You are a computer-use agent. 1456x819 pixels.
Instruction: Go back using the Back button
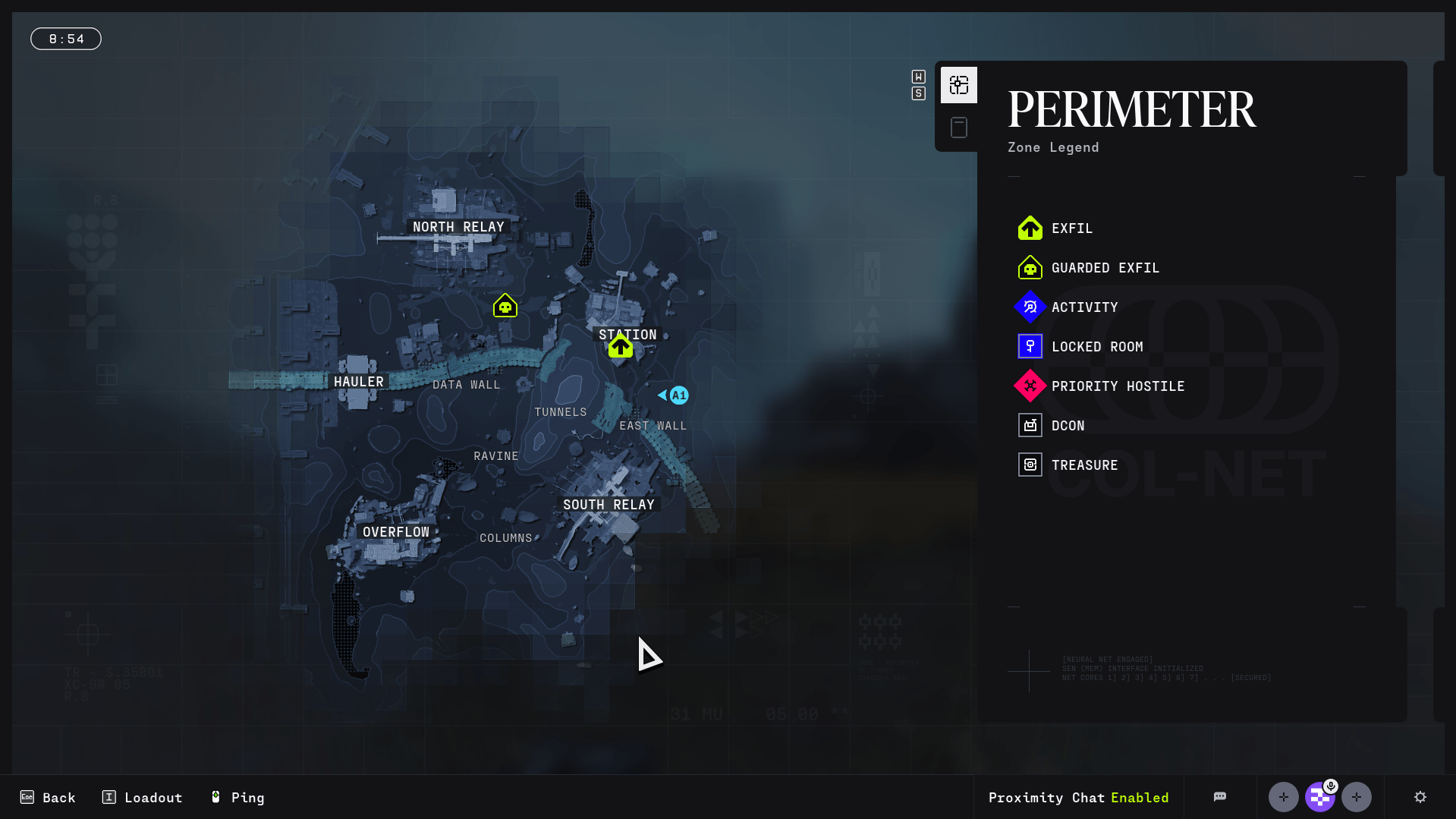(48, 797)
